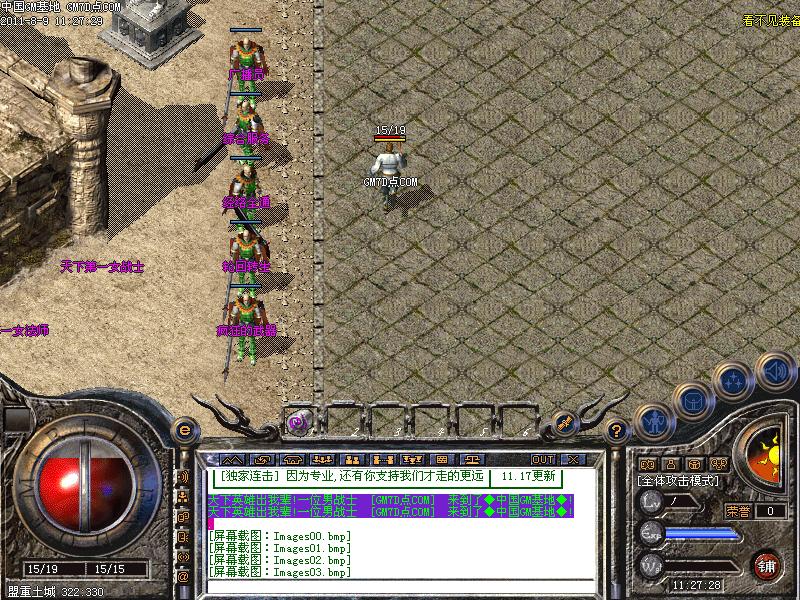The height and width of the screenshot is (600, 800).
Task: Click the sun day-night indicator dial
Action: [x=772, y=458]
